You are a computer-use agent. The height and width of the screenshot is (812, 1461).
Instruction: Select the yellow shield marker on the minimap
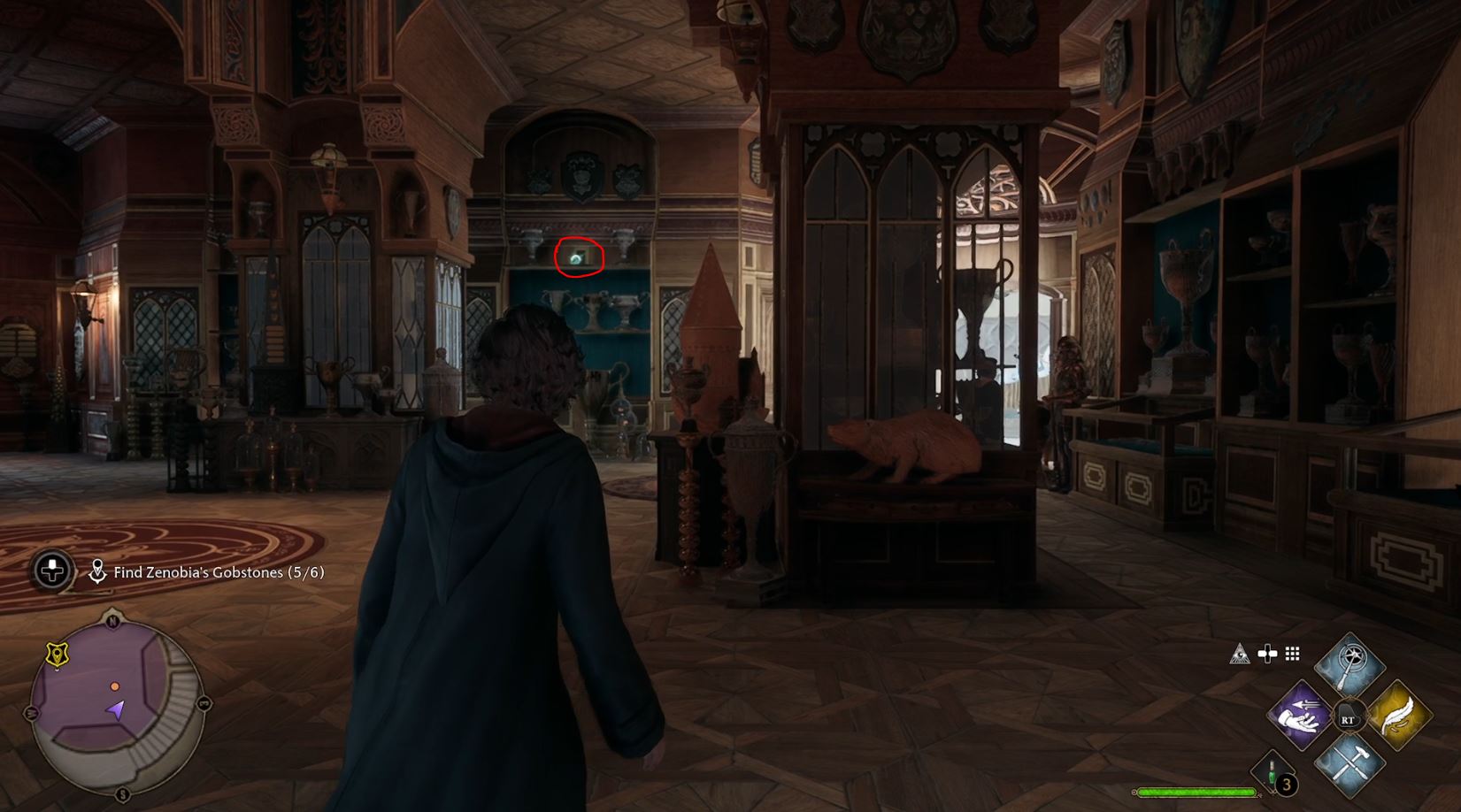57,654
